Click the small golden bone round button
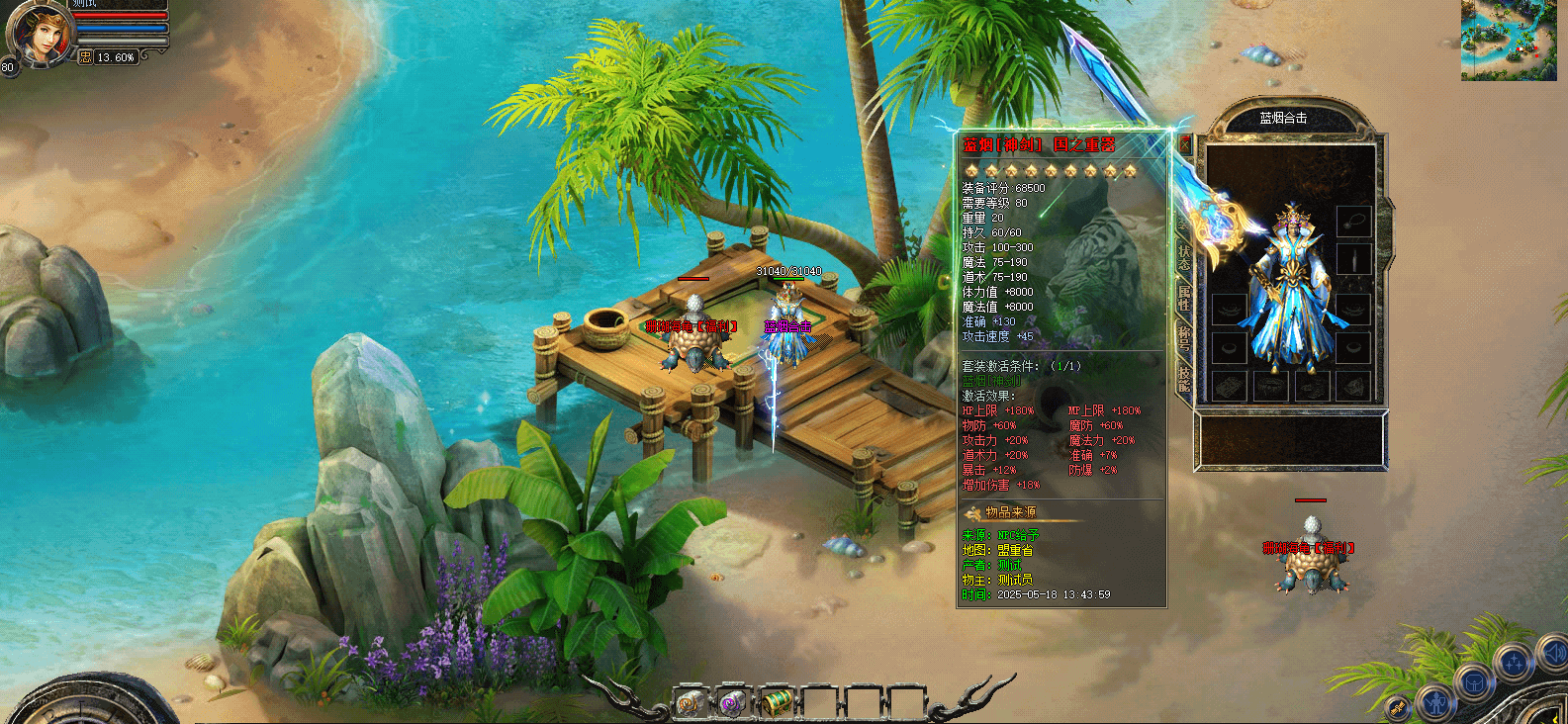1568x724 pixels. pos(1398,707)
